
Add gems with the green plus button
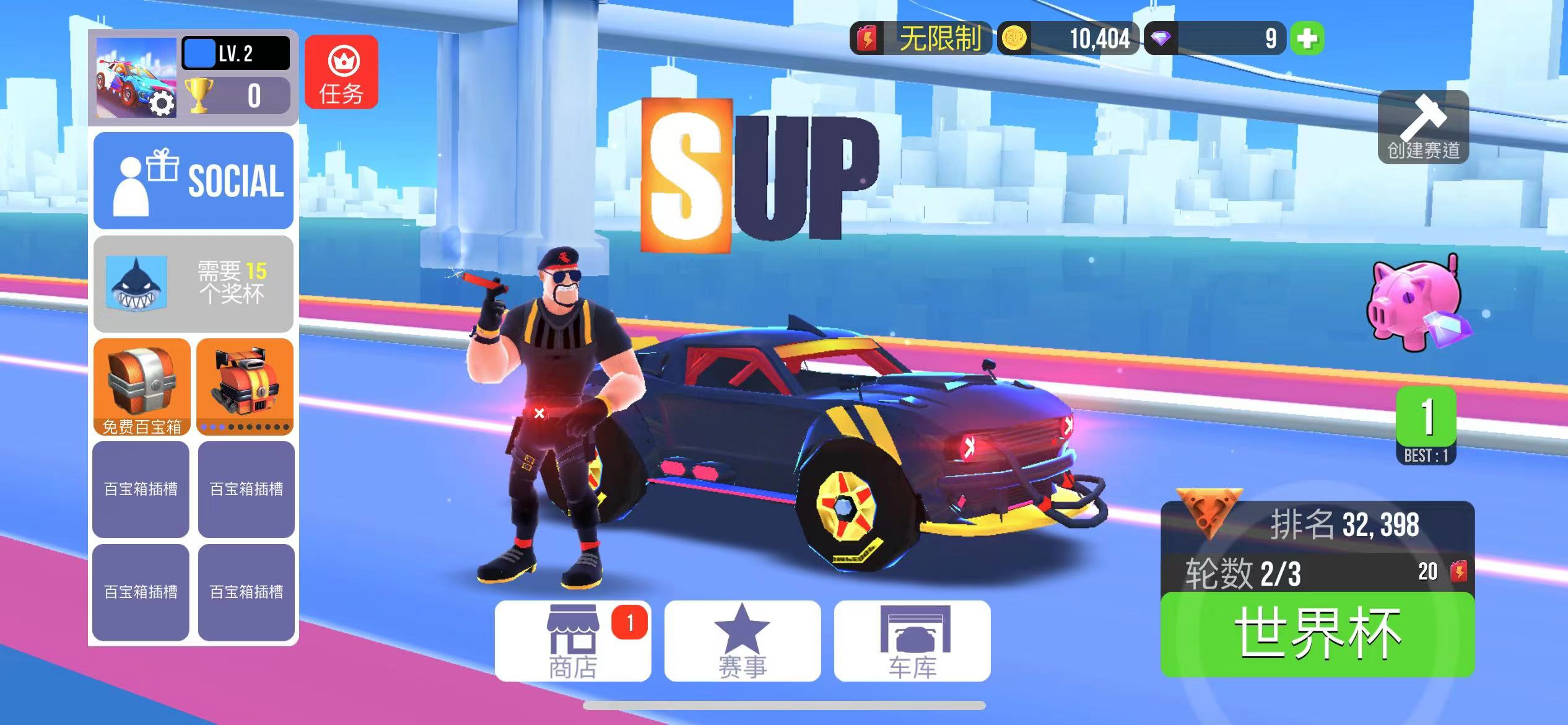(x=1307, y=38)
